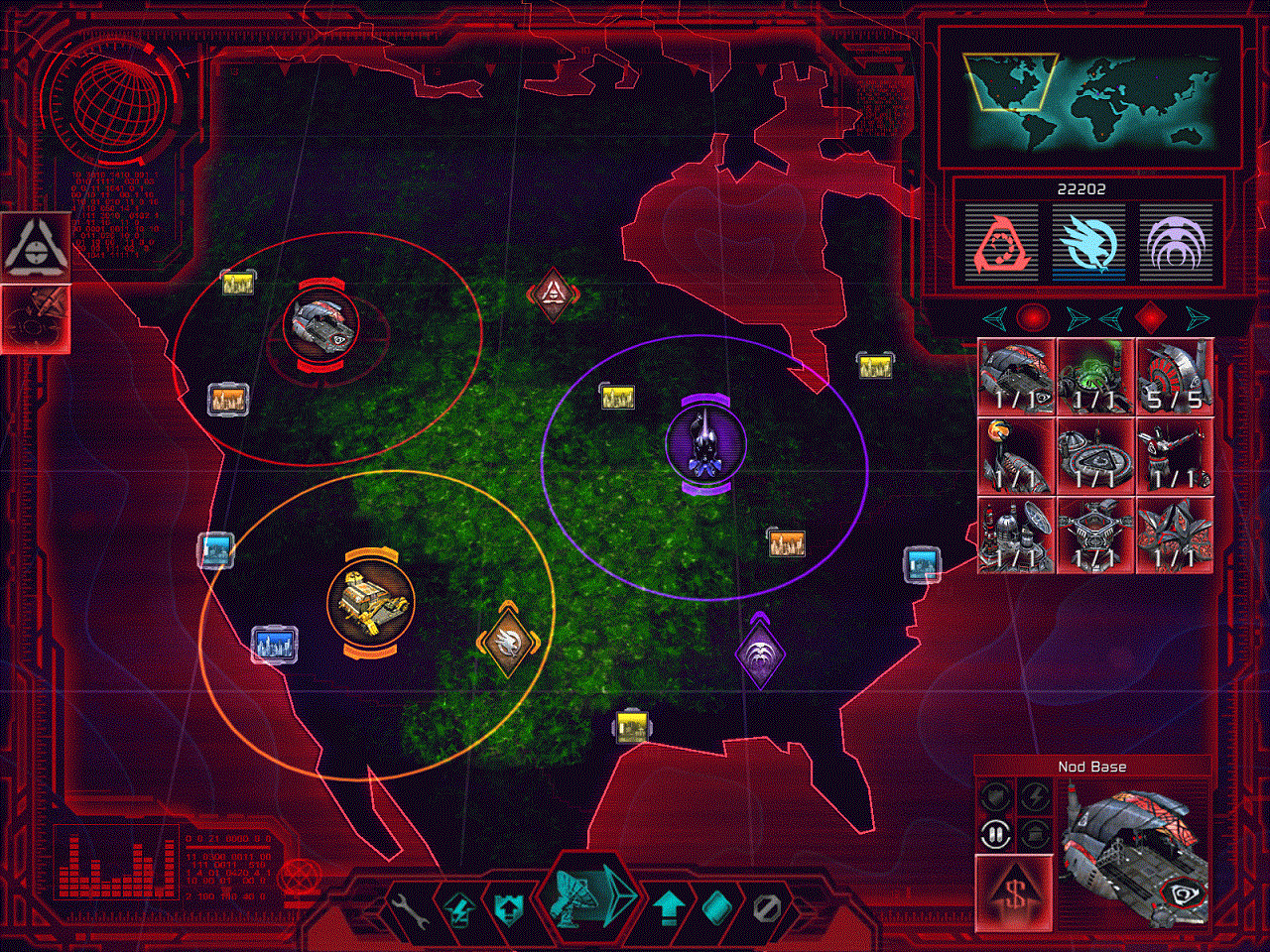Screen dimensions: 1270x952
Task: Select the red Nod faction emblem
Action: pyautogui.click(x=1001, y=245)
